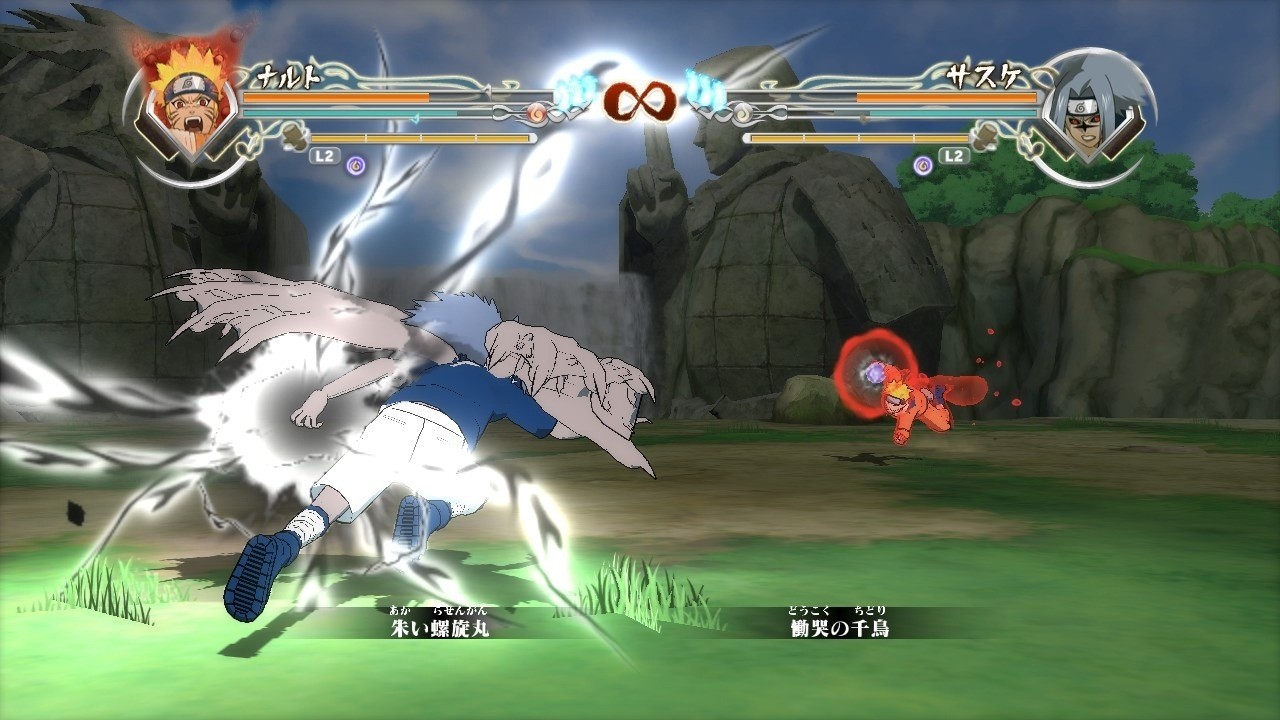Click Naruto's teal chakra gauge
Viewport: 1280px width, 720px height.
click(x=340, y=113)
